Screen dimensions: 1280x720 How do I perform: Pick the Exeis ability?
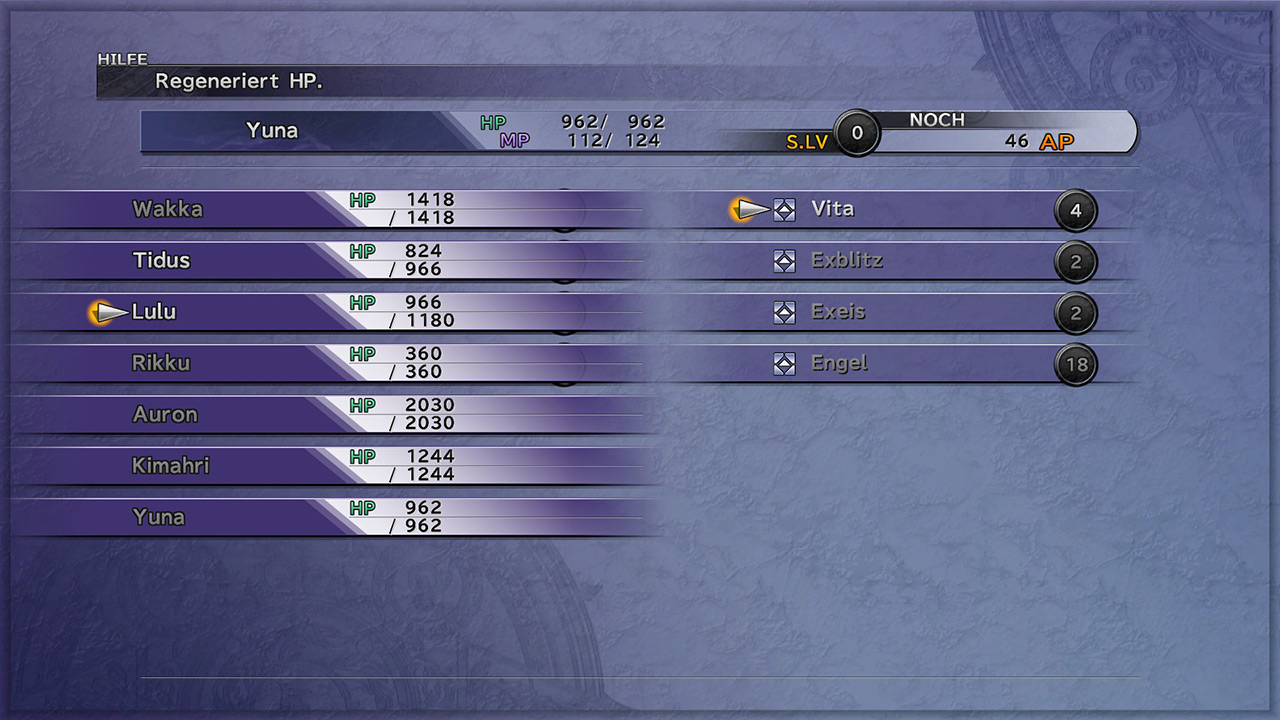click(x=838, y=312)
